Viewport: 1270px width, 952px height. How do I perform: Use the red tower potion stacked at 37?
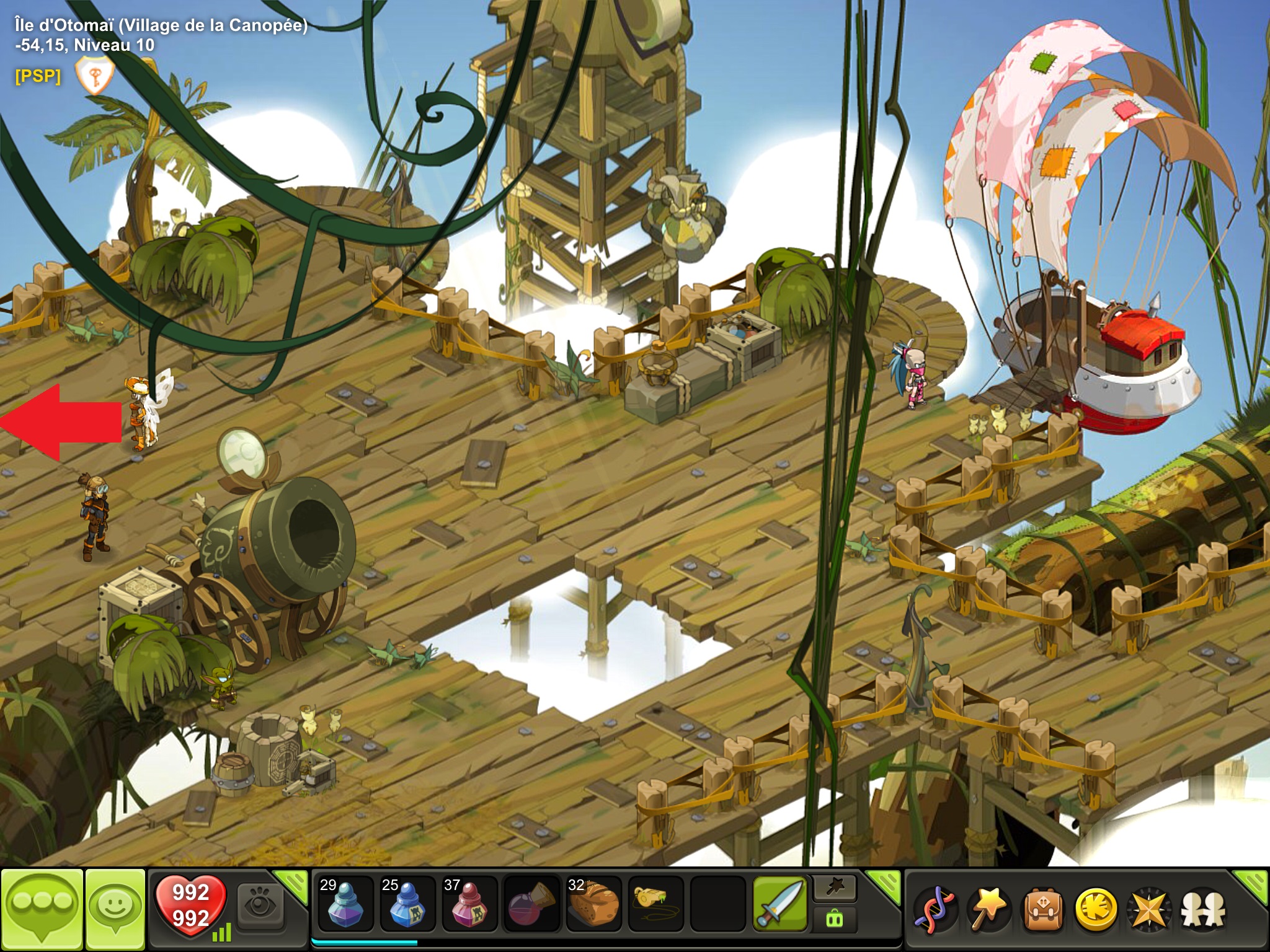[469, 905]
